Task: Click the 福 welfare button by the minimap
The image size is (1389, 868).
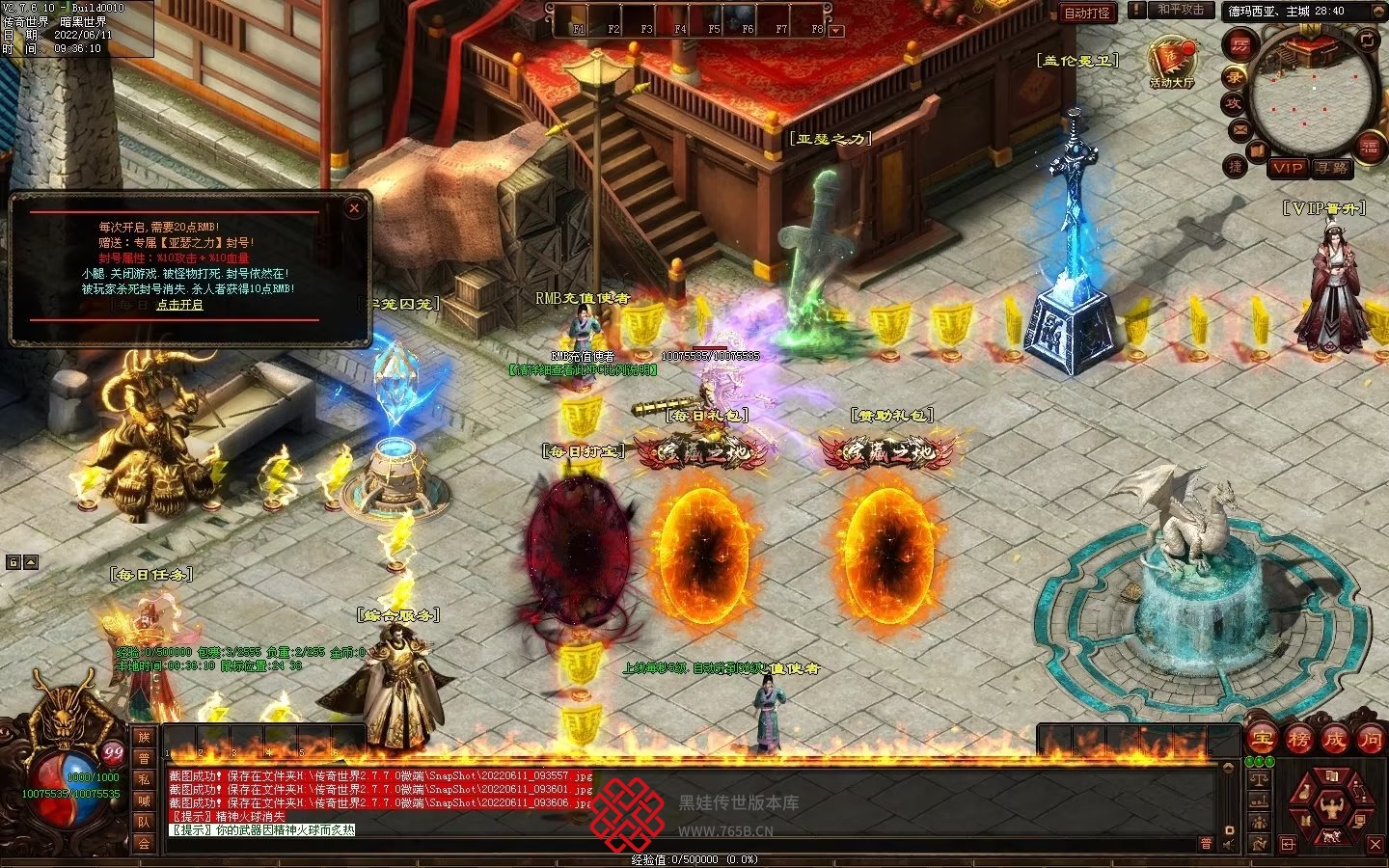Action: coord(1370,148)
